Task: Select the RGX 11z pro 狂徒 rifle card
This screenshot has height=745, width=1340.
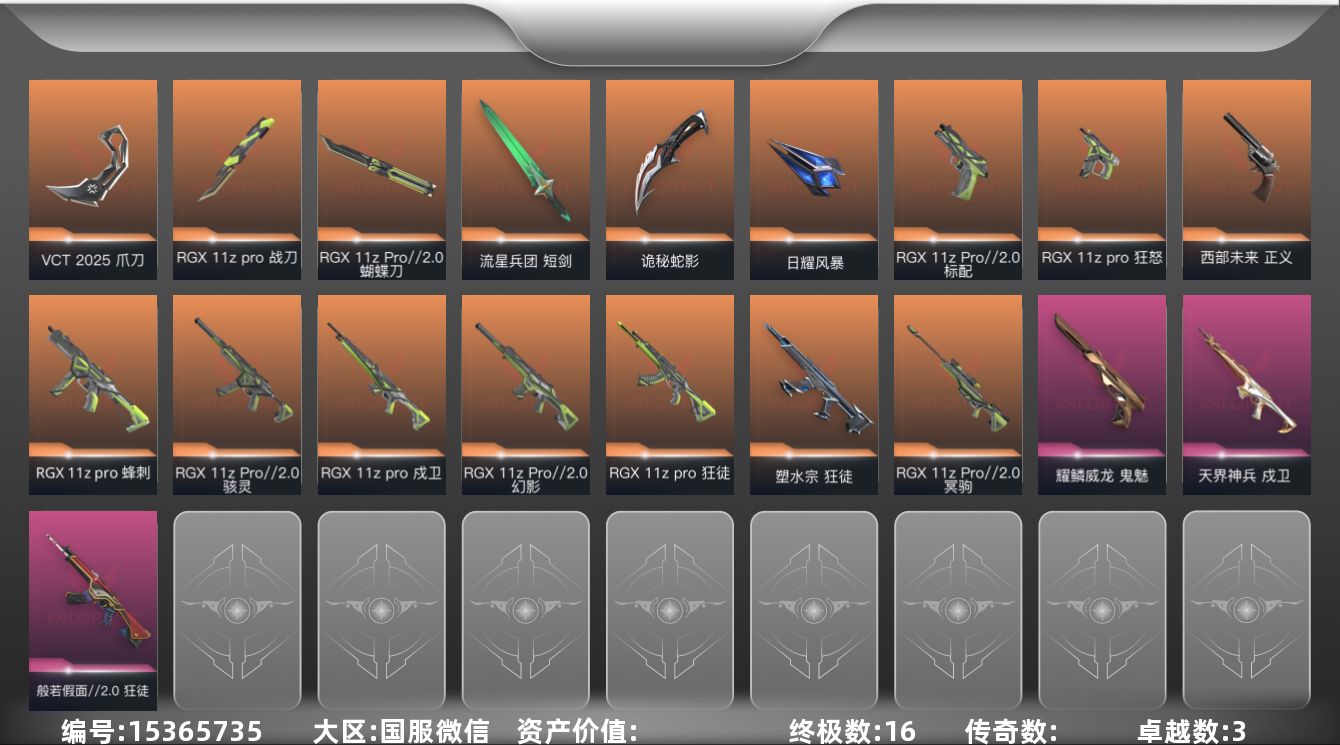Action: coord(669,393)
